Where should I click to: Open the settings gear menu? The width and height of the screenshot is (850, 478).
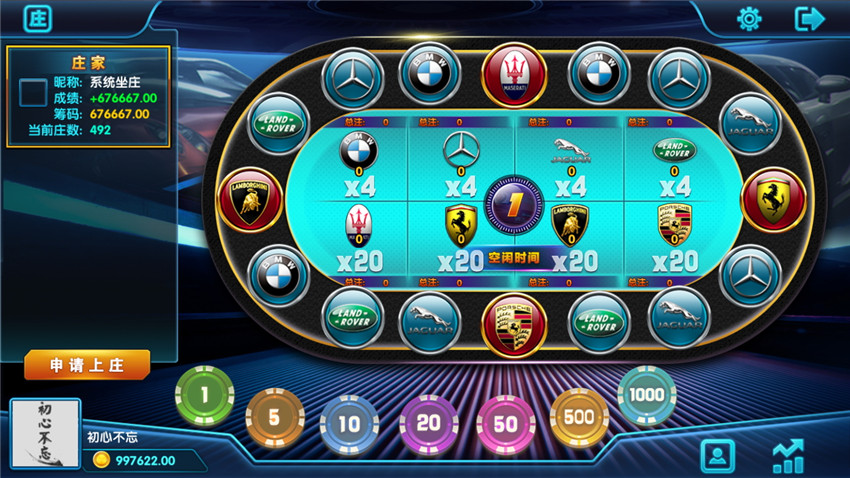[749, 19]
